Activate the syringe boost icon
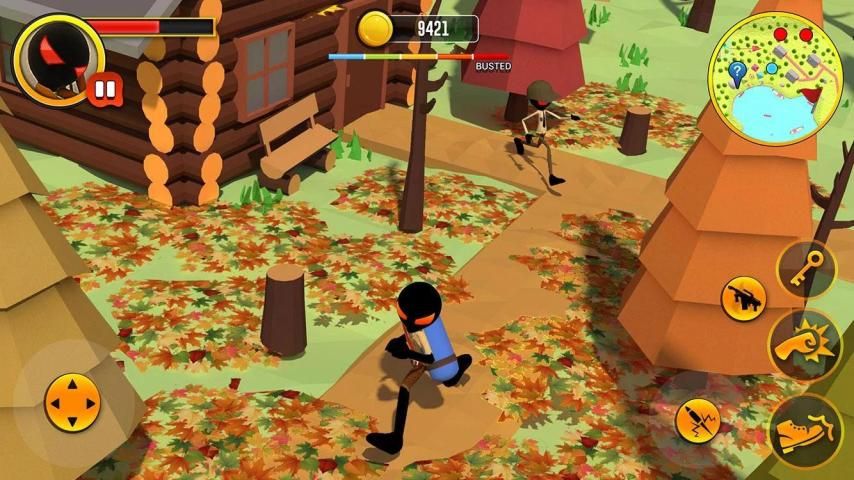 point(698,420)
